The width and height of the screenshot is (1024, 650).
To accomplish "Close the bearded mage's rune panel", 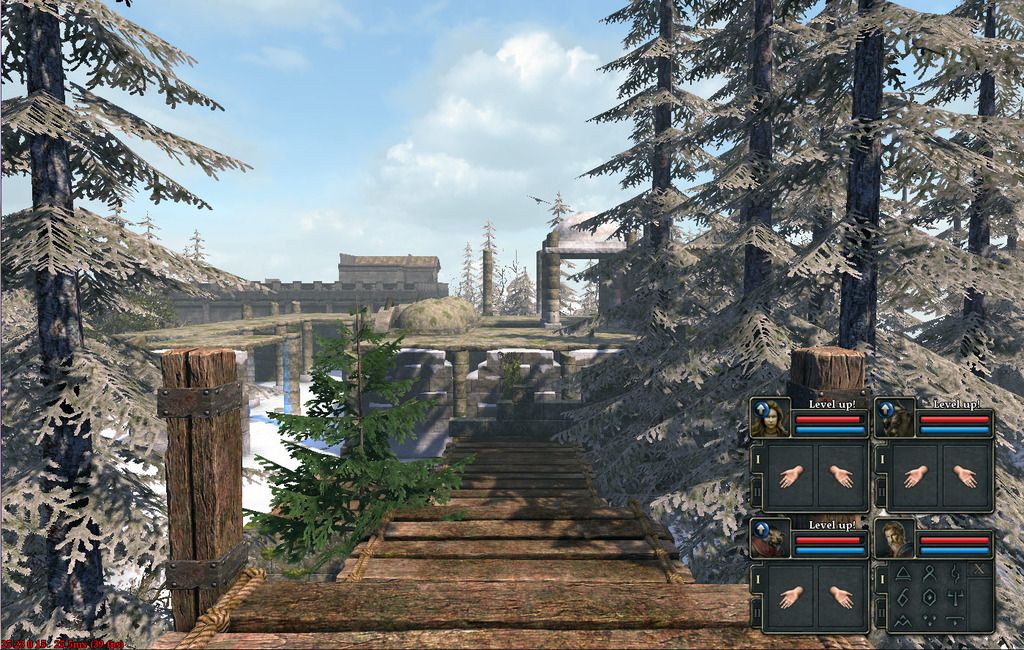I will [x=980, y=570].
